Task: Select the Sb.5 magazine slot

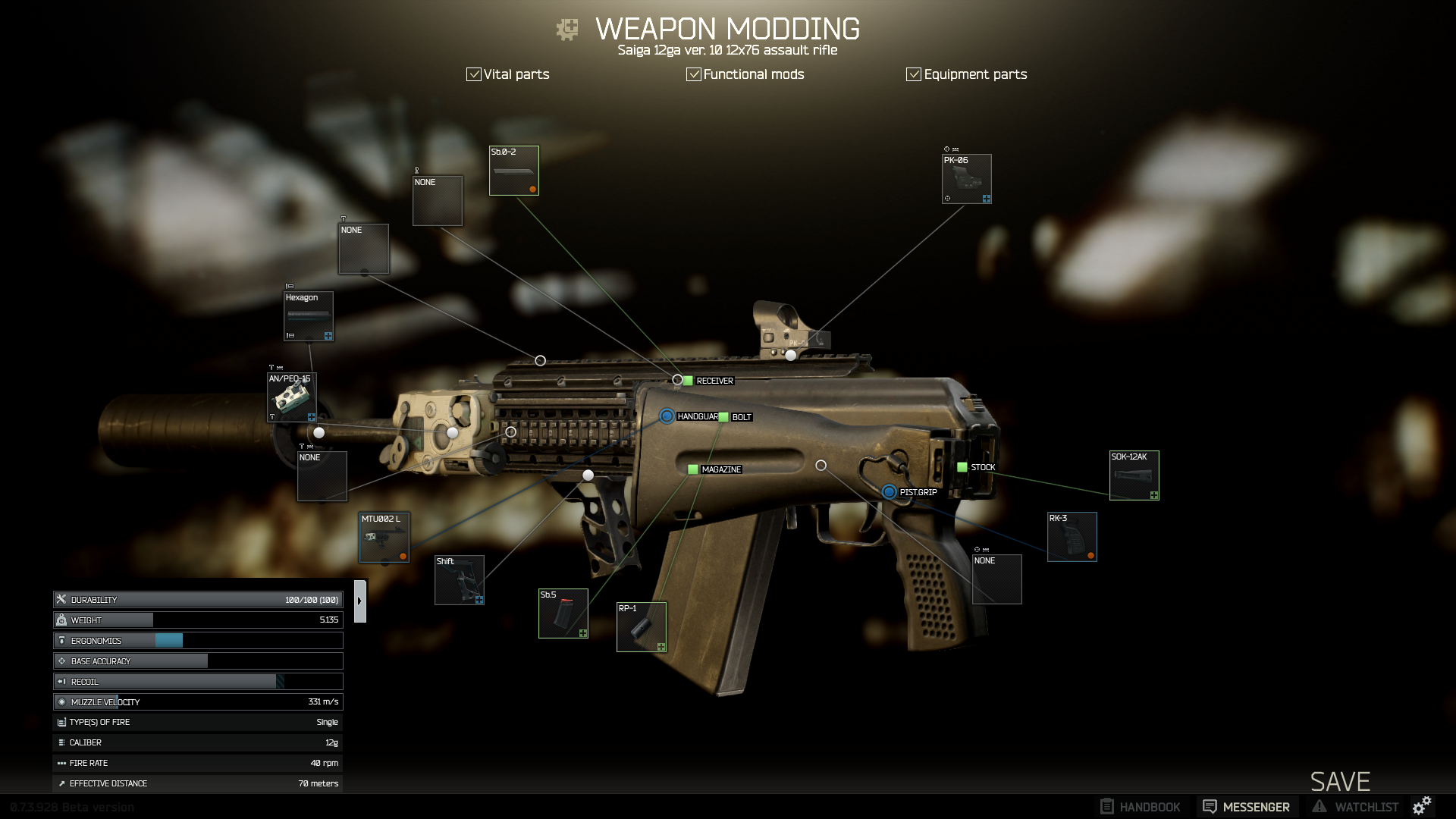Action: 563,613
